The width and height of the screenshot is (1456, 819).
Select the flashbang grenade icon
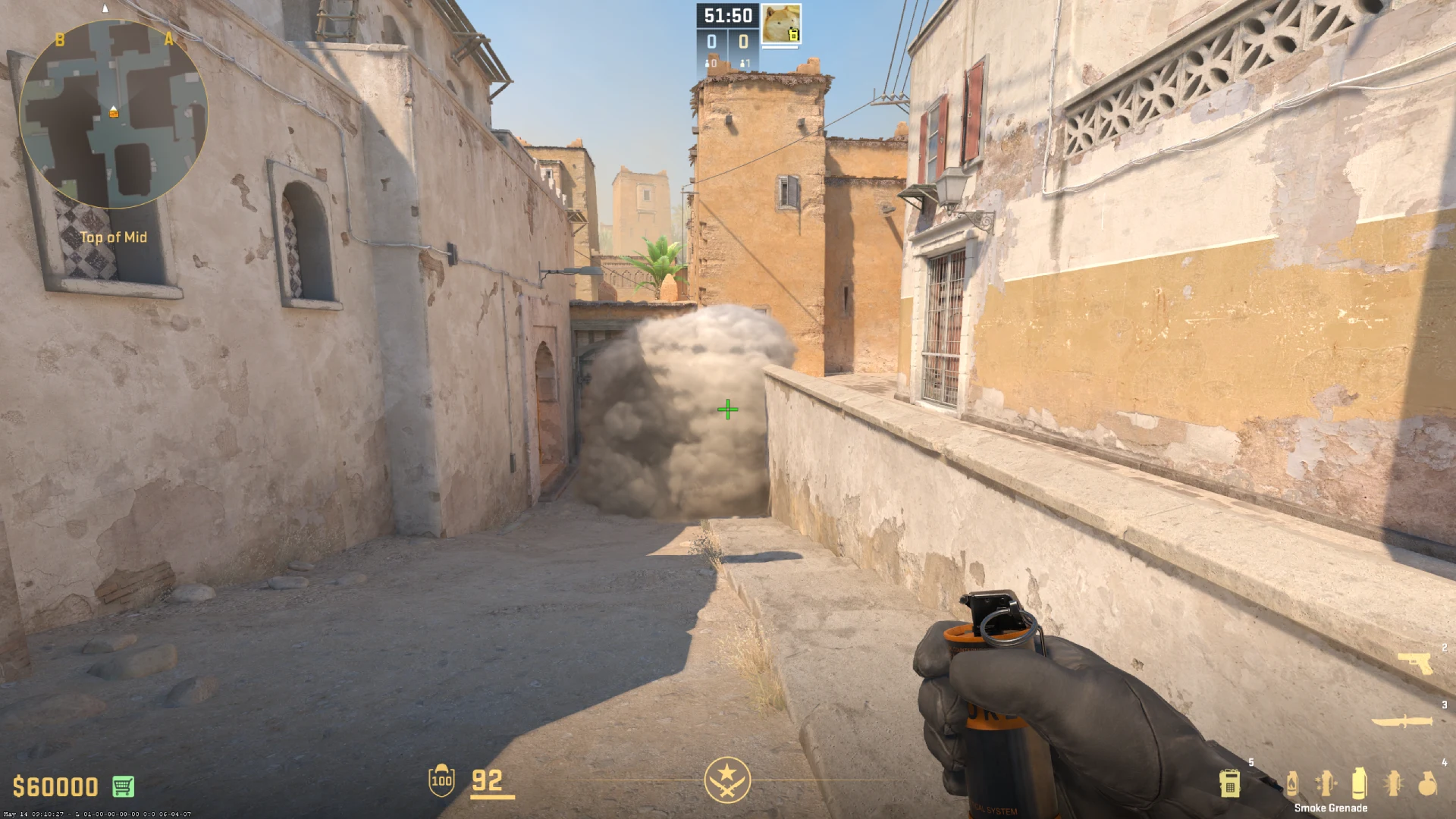tap(1394, 783)
